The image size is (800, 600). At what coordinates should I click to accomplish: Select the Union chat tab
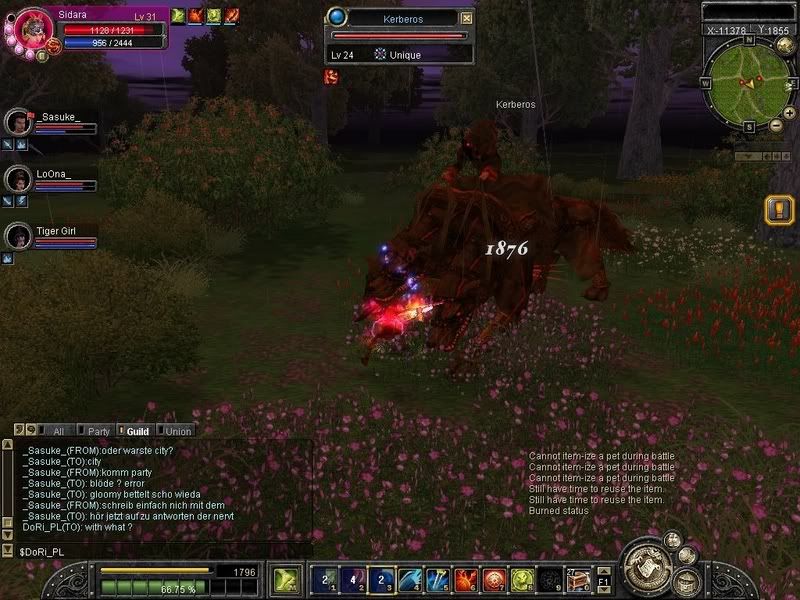click(177, 431)
